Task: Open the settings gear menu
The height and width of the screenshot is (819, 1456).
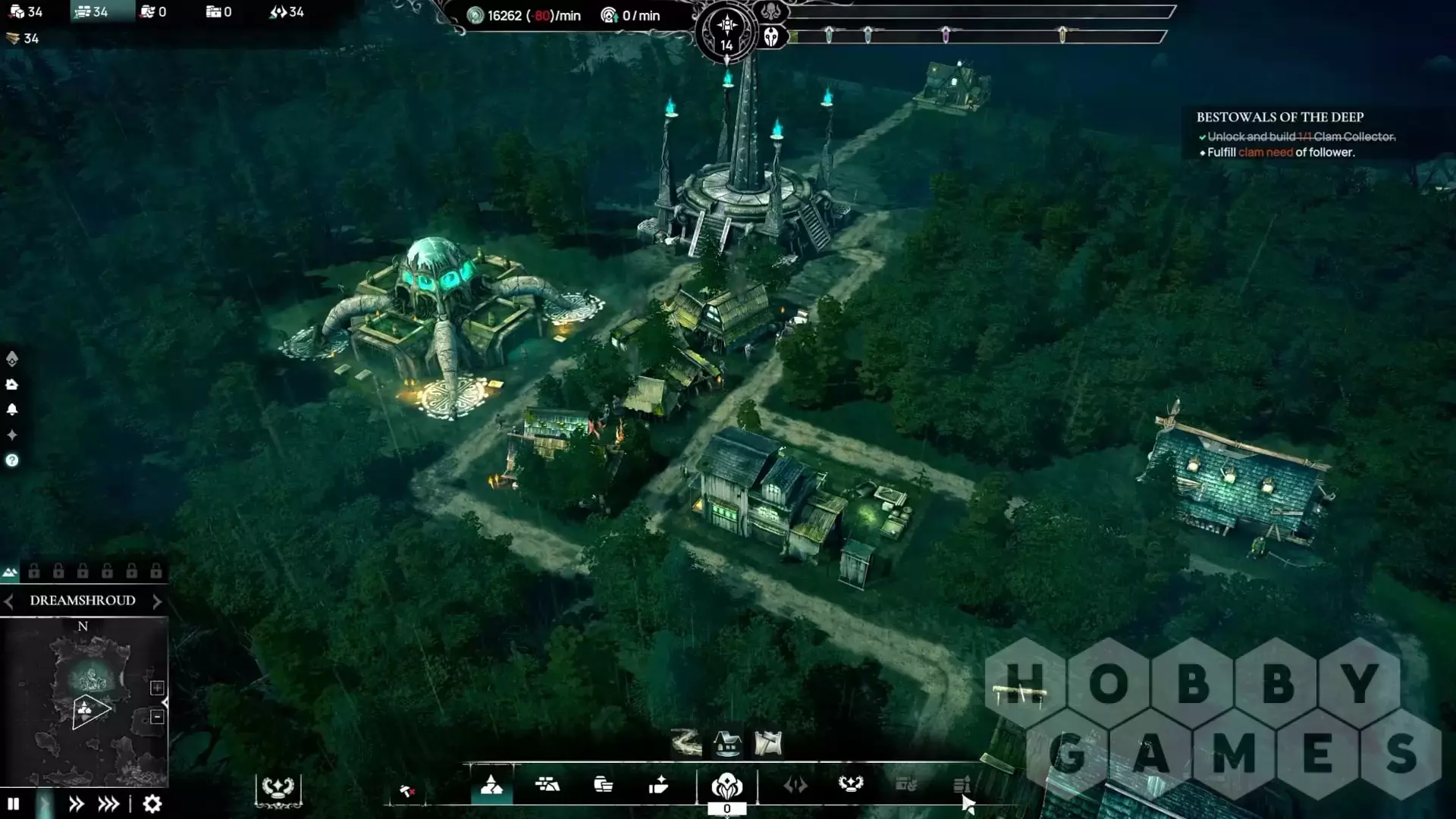Action: click(152, 804)
